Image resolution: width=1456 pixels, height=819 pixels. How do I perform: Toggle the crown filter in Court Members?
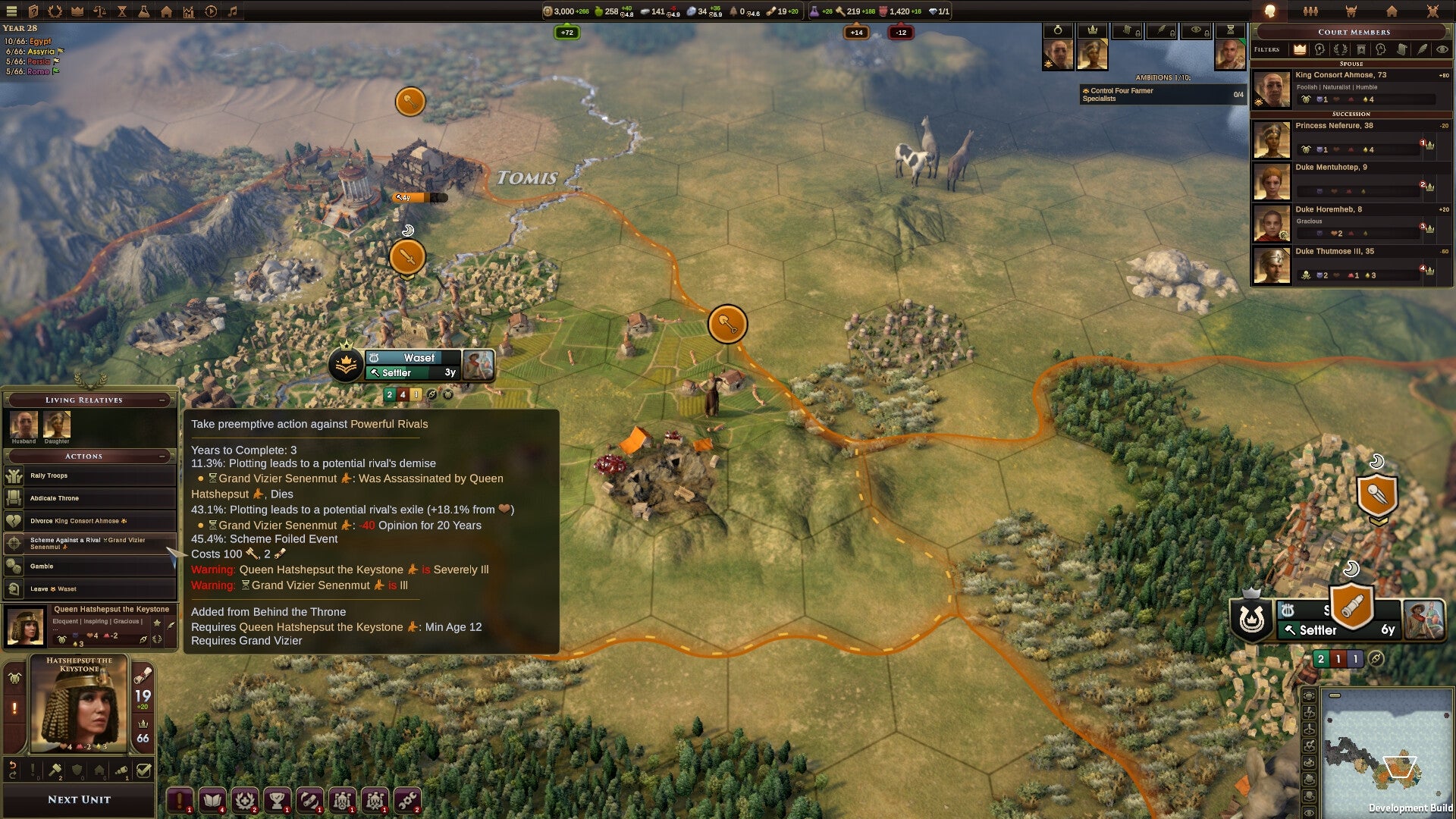coord(1300,50)
